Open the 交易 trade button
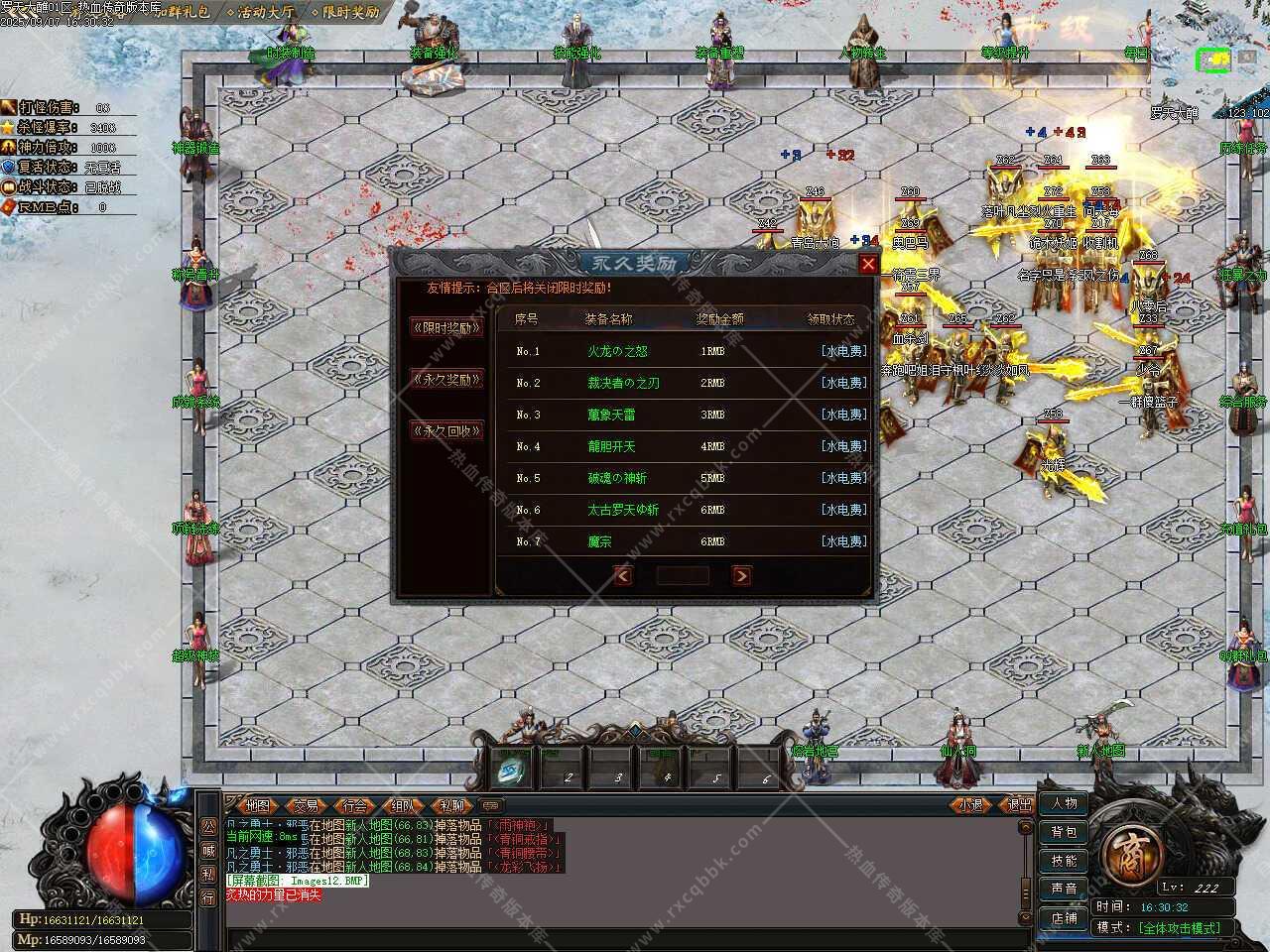Screen dimensions: 1270x952 coord(306,805)
